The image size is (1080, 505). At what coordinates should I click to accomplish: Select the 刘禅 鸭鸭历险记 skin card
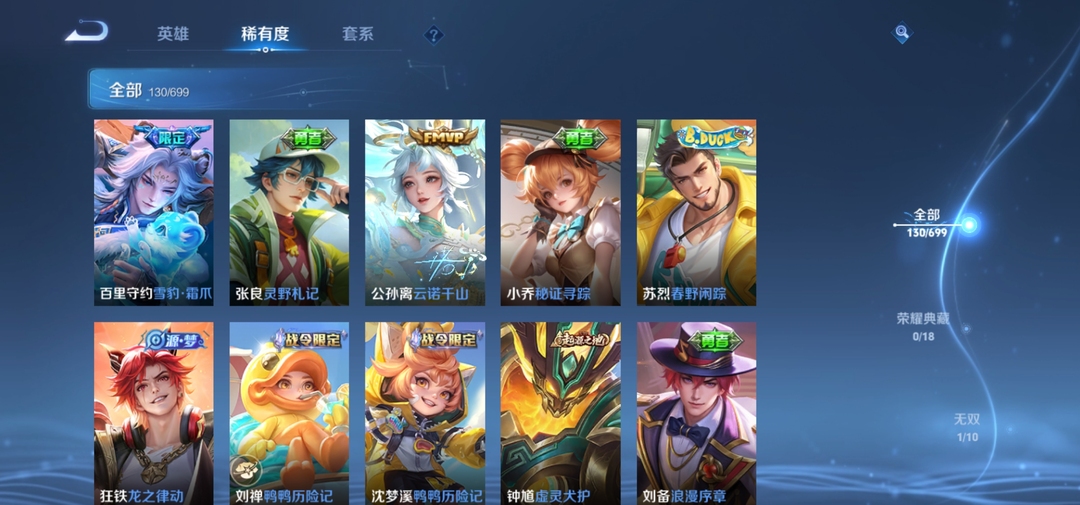pos(289,412)
